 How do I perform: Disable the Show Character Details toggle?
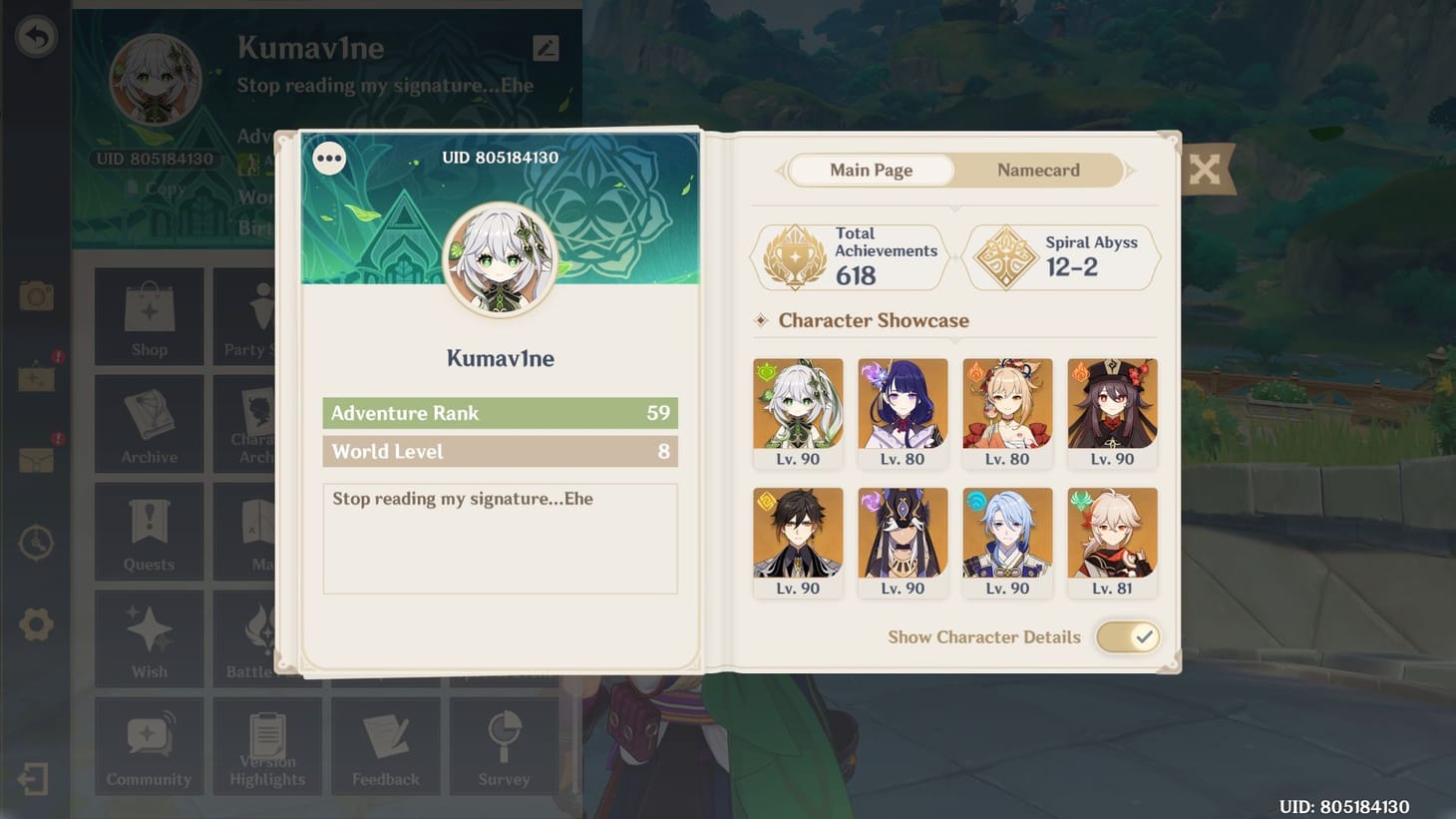pos(1128,636)
